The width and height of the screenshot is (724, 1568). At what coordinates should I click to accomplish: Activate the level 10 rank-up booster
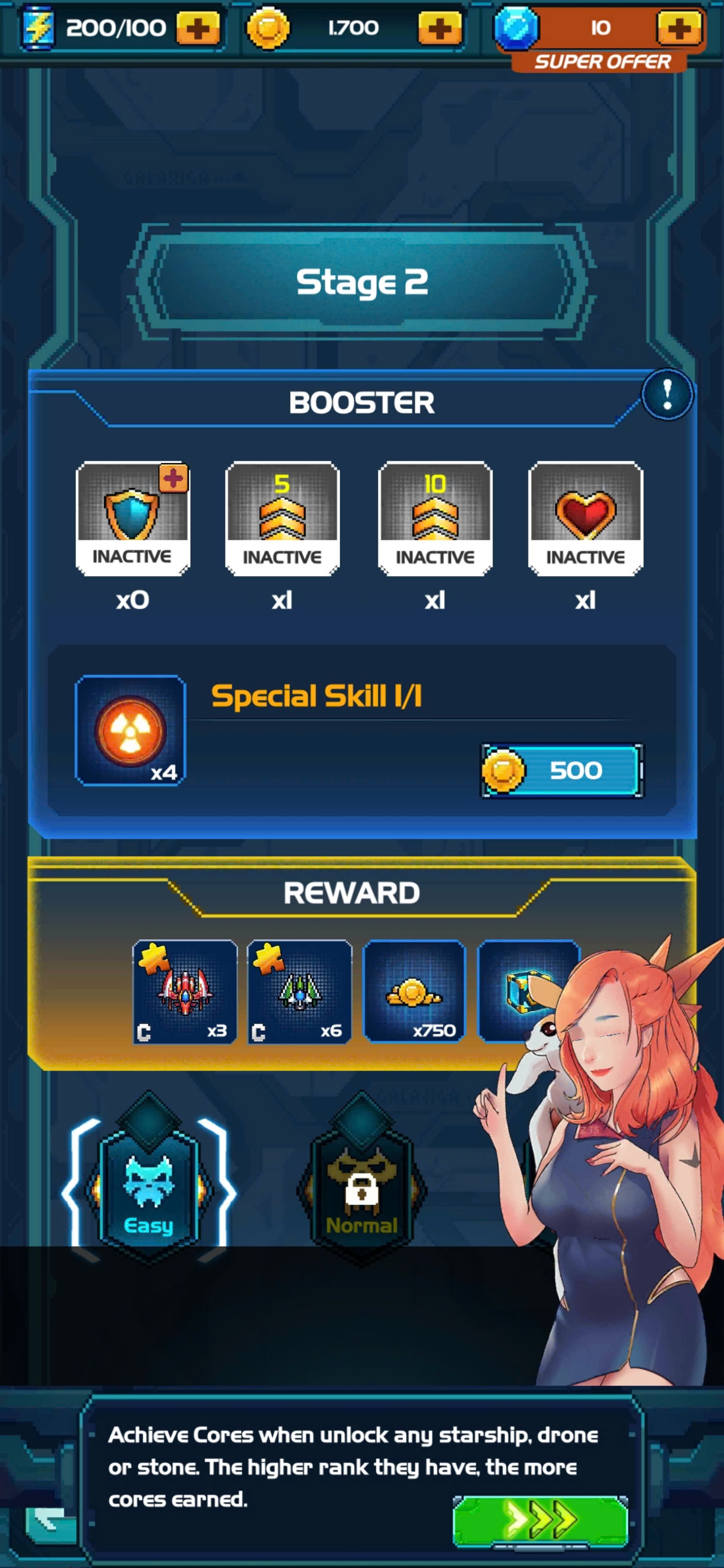coord(435,518)
